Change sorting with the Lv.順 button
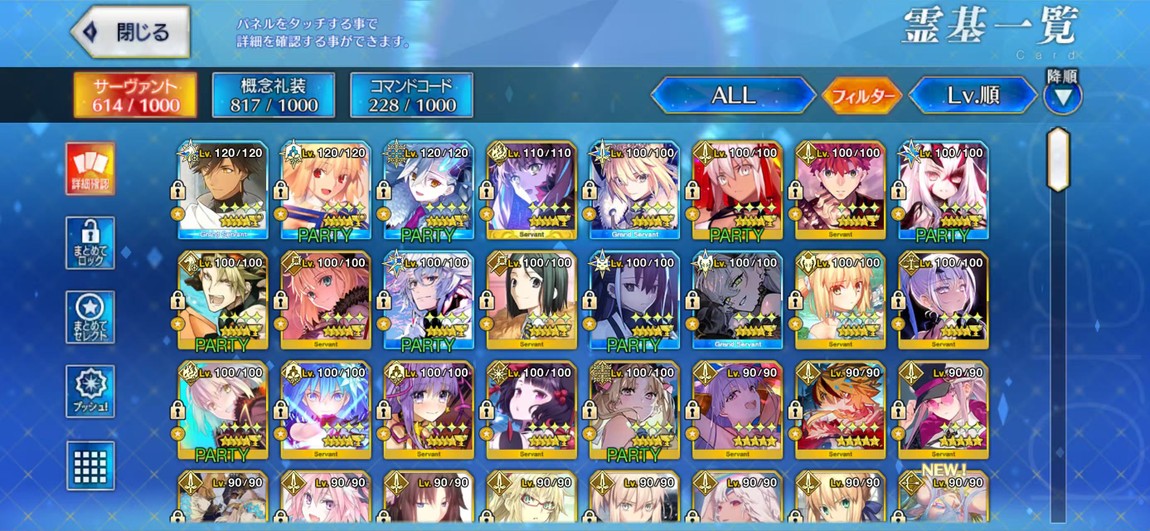Image resolution: width=1150 pixels, height=531 pixels. 973,96
